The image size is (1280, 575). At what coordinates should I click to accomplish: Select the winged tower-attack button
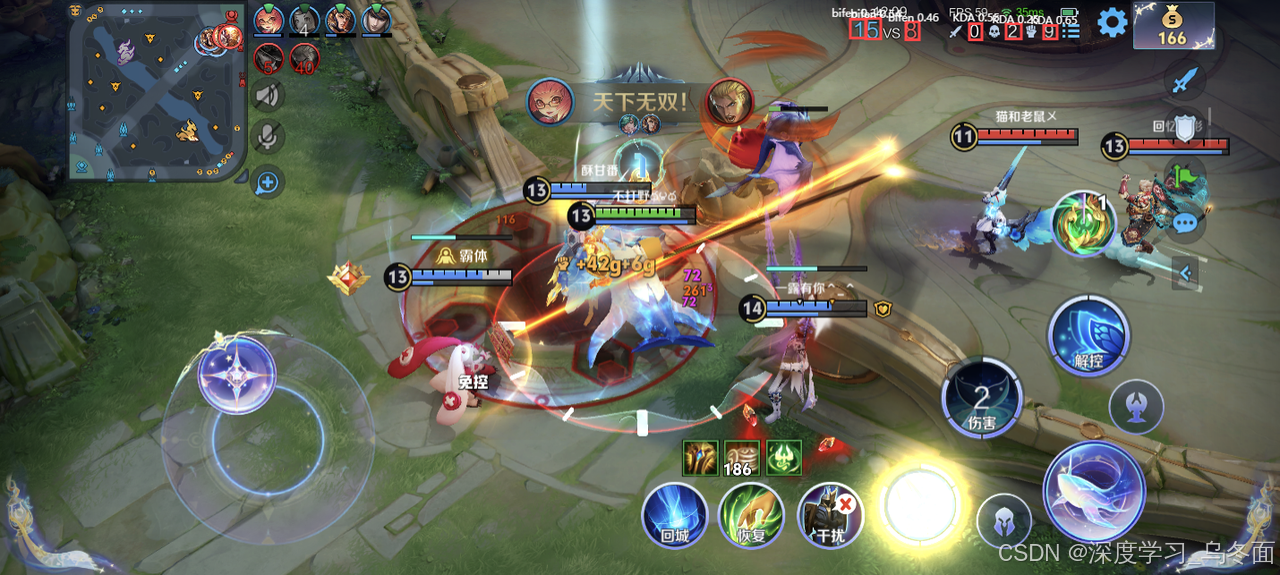coord(1136,406)
